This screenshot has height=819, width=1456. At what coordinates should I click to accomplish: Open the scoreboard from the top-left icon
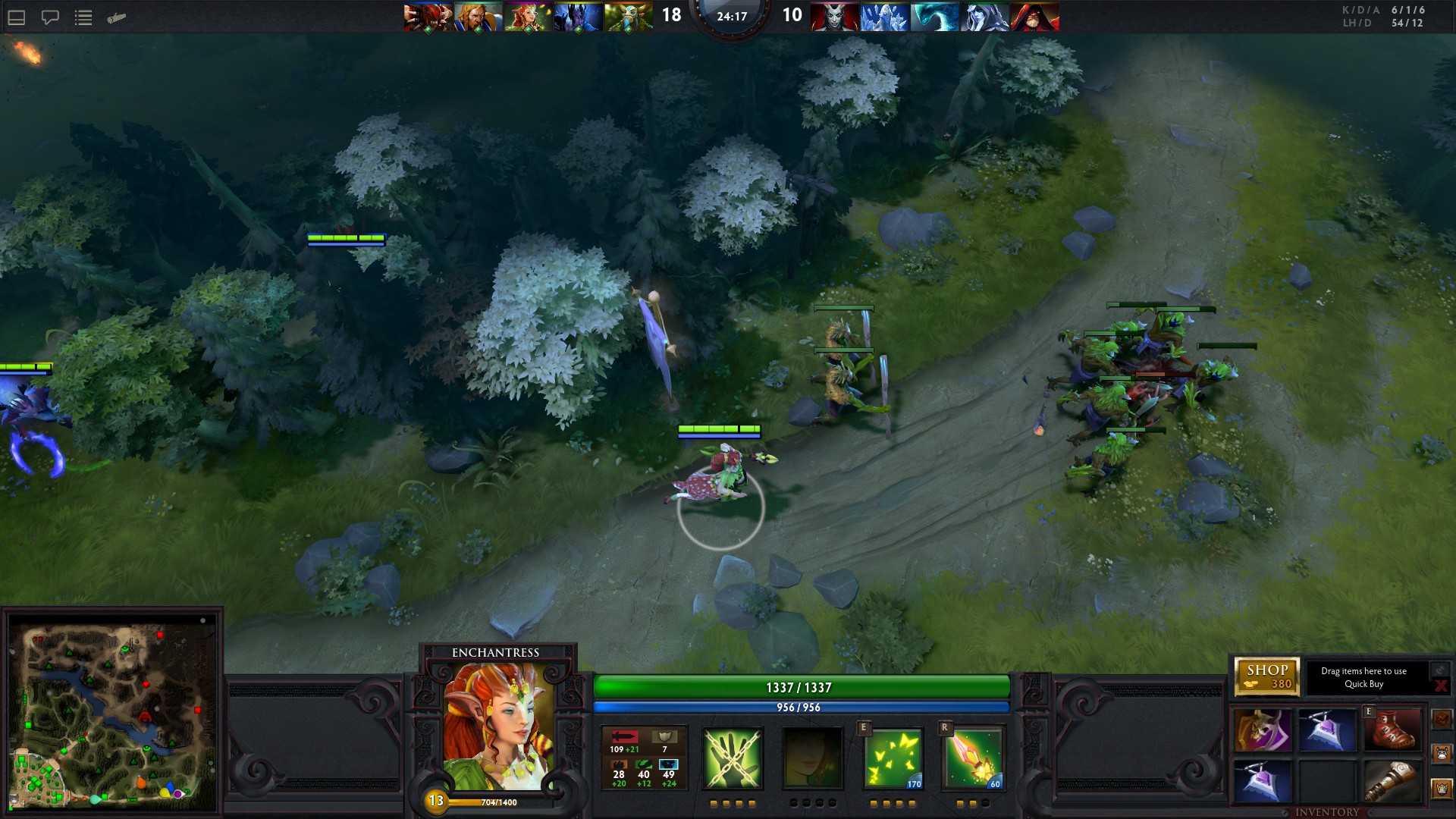[17, 17]
